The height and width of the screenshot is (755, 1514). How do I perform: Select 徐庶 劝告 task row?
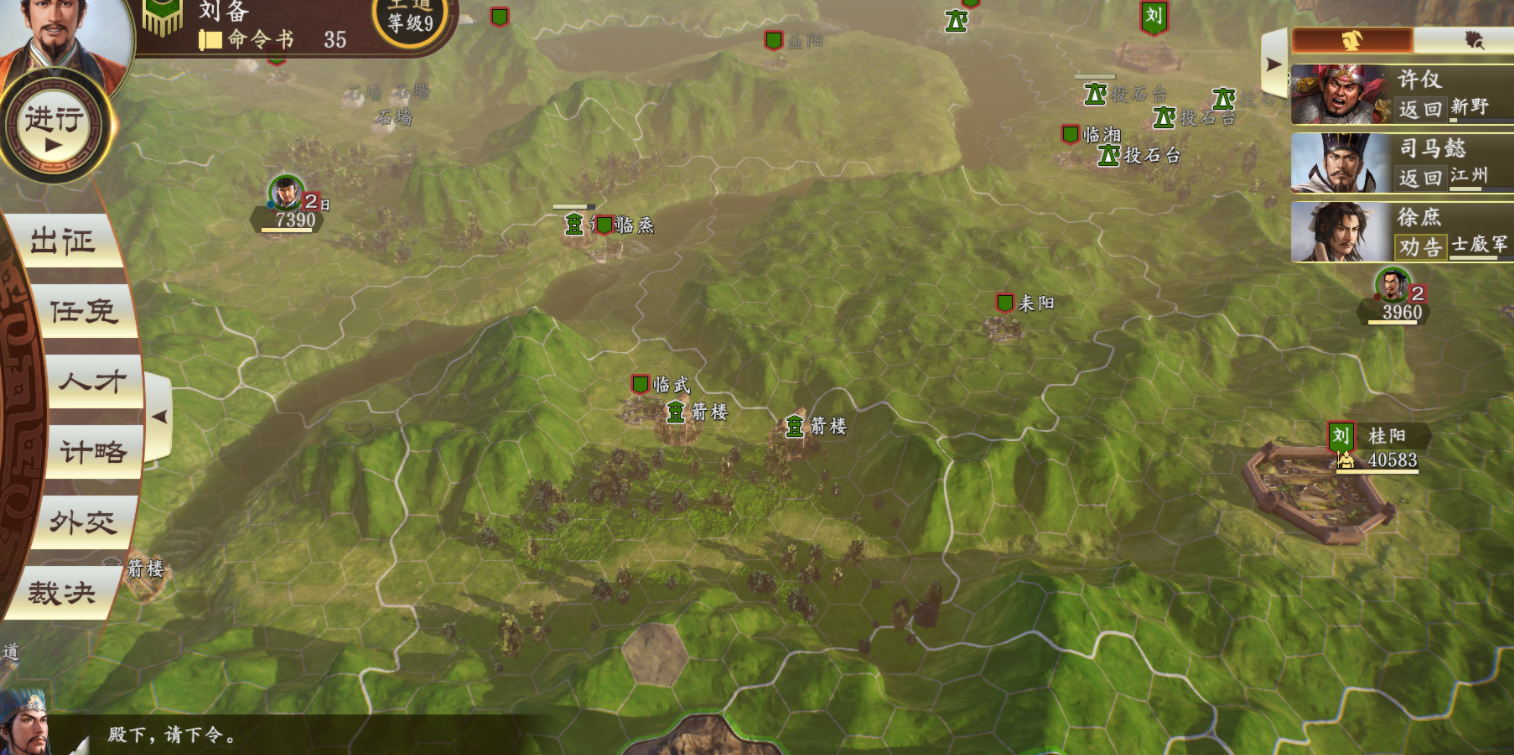click(1401, 232)
